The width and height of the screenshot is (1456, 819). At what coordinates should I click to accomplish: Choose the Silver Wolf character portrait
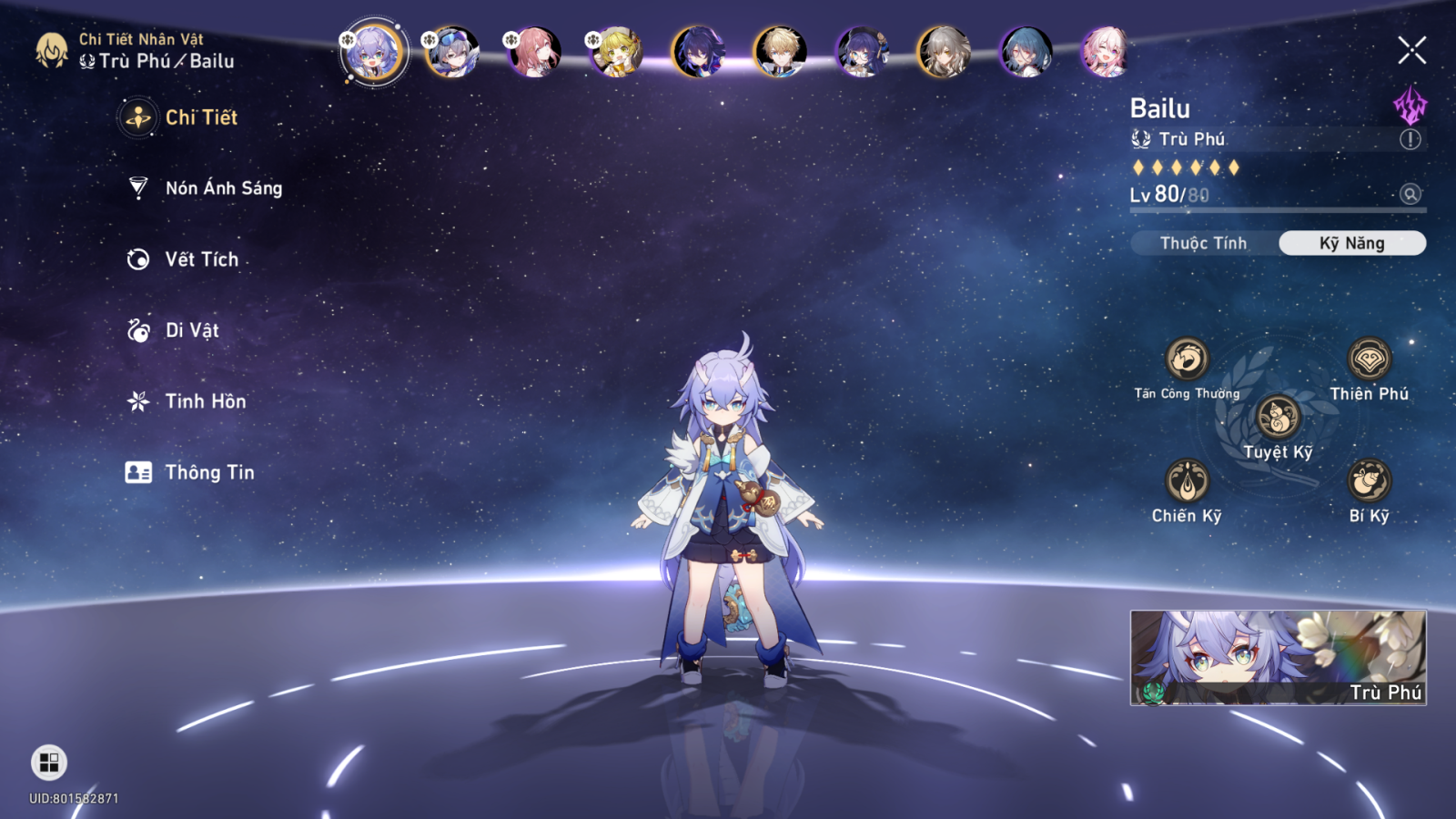(452, 52)
